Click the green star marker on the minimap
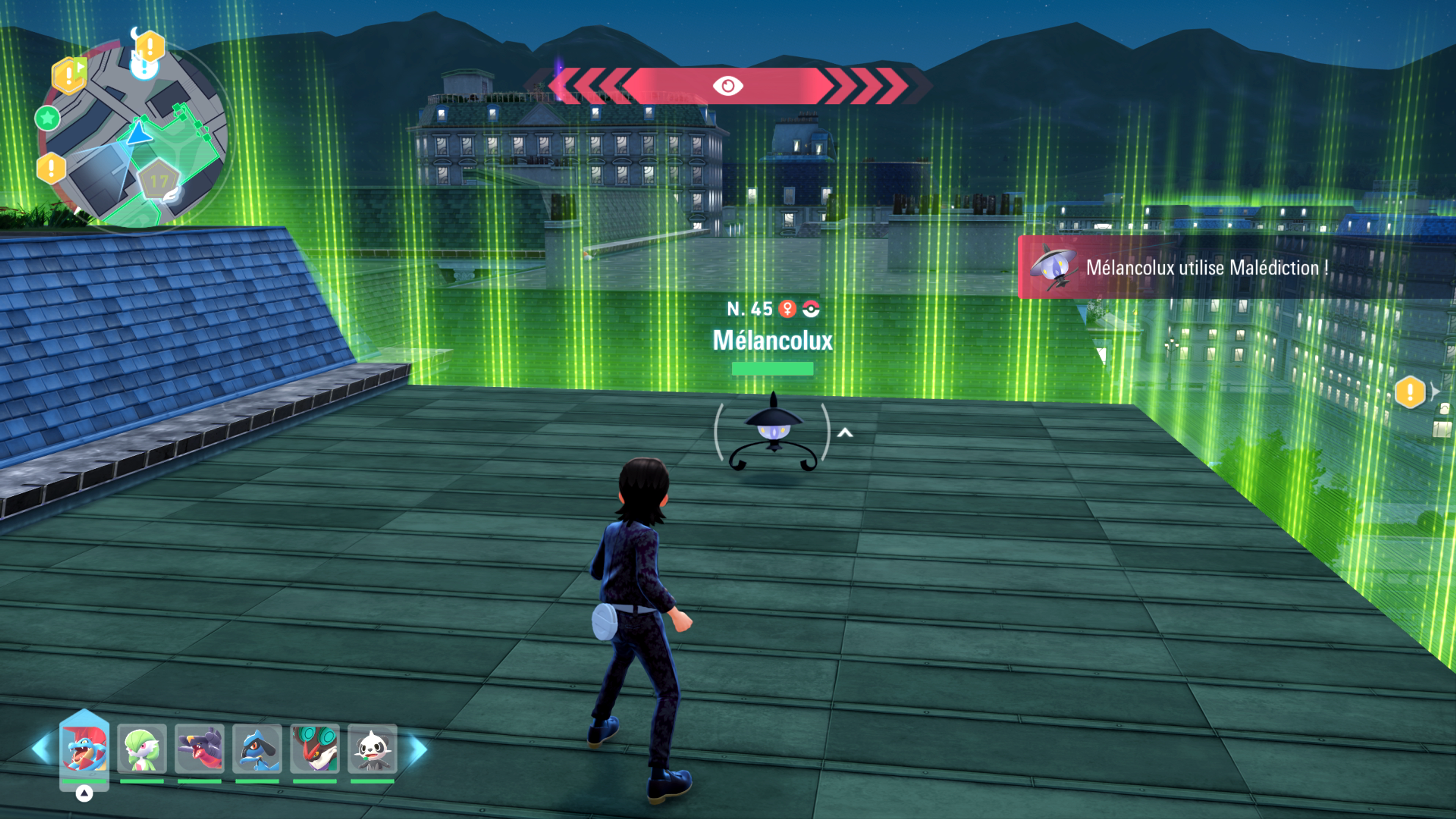 (47, 118)
